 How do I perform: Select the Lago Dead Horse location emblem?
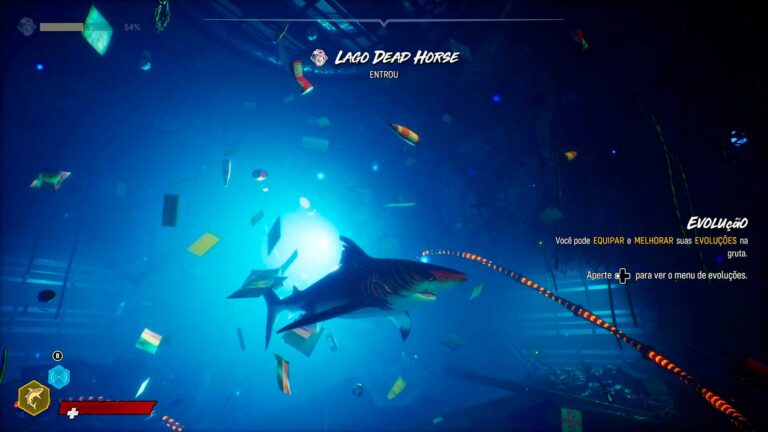(319, 58)
